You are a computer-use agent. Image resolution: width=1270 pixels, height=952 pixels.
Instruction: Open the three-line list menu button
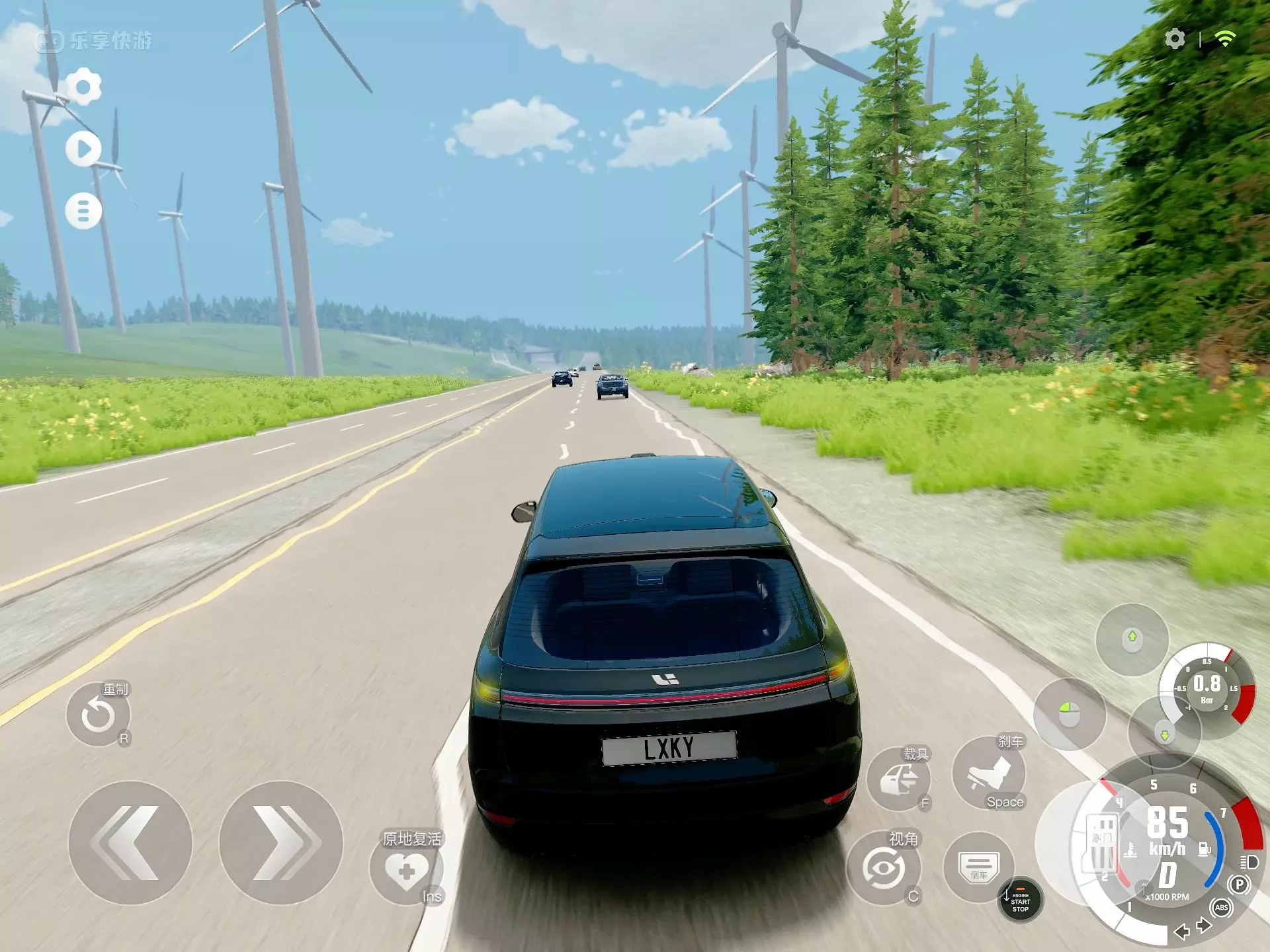[x=83, y=212]
